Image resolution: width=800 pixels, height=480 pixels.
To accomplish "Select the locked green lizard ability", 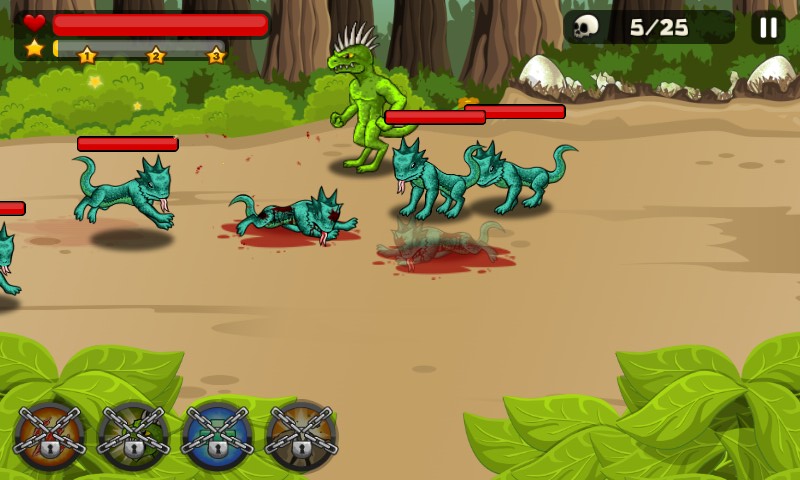I will pos(133,436).
